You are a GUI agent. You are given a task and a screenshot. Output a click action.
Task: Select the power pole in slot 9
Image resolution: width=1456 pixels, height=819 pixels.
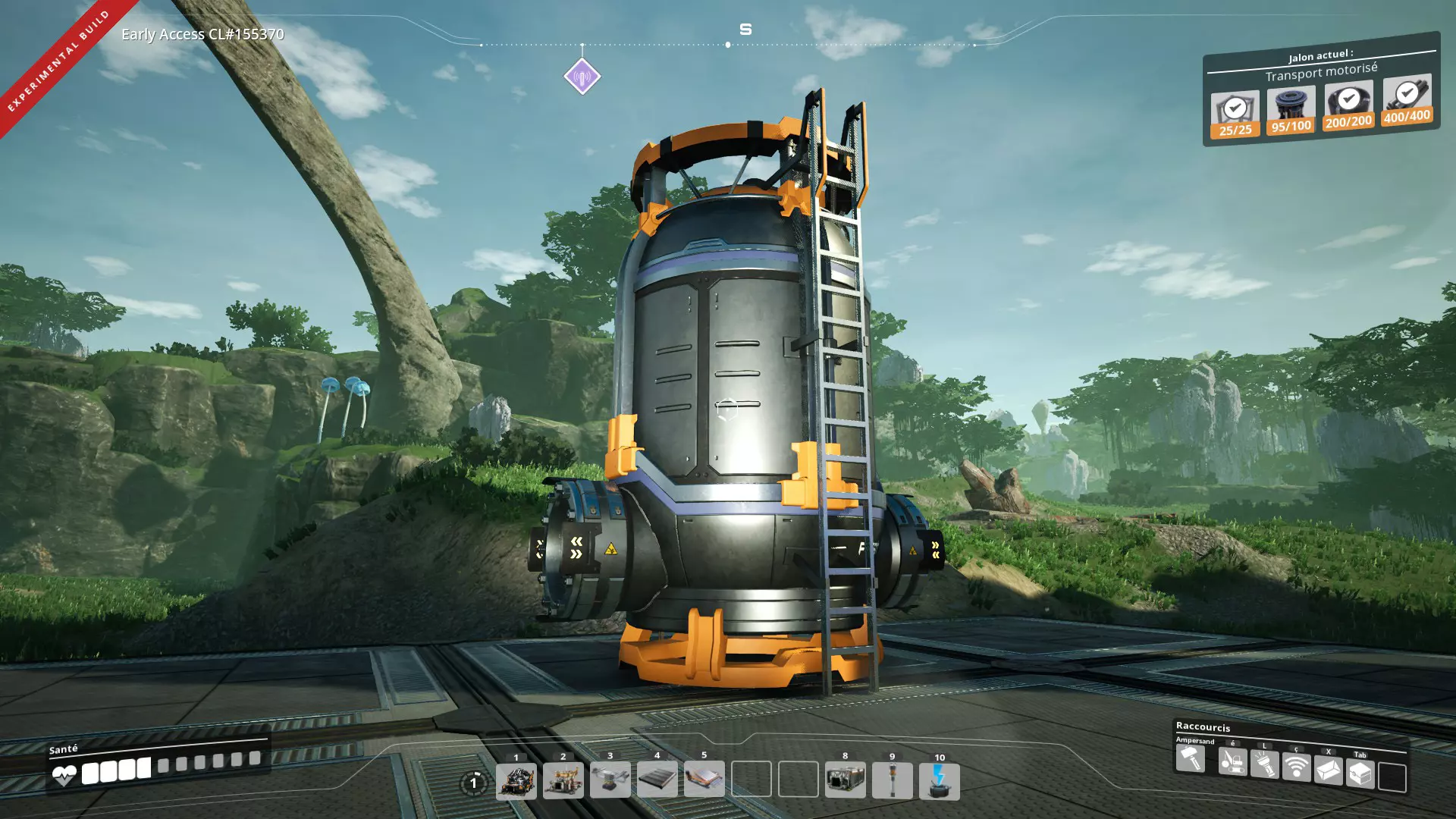click(892, 780)
